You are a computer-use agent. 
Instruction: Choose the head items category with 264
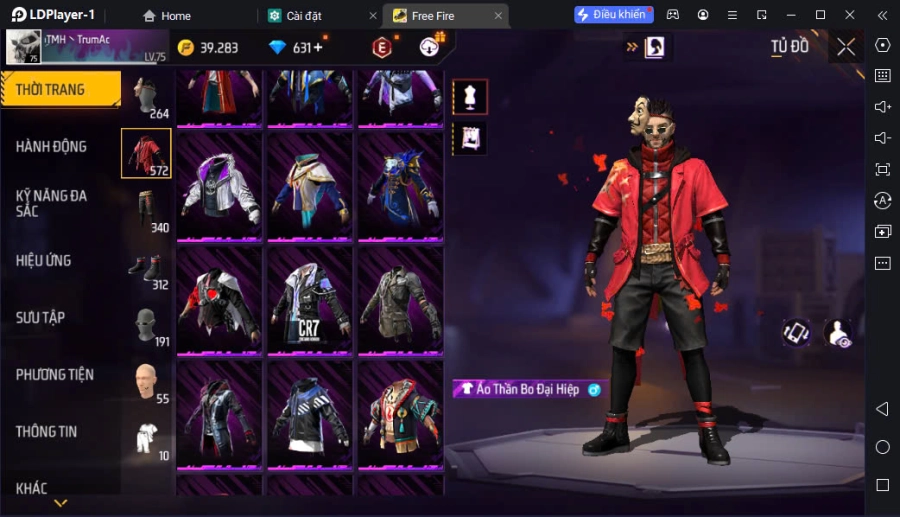coord(147,98)
